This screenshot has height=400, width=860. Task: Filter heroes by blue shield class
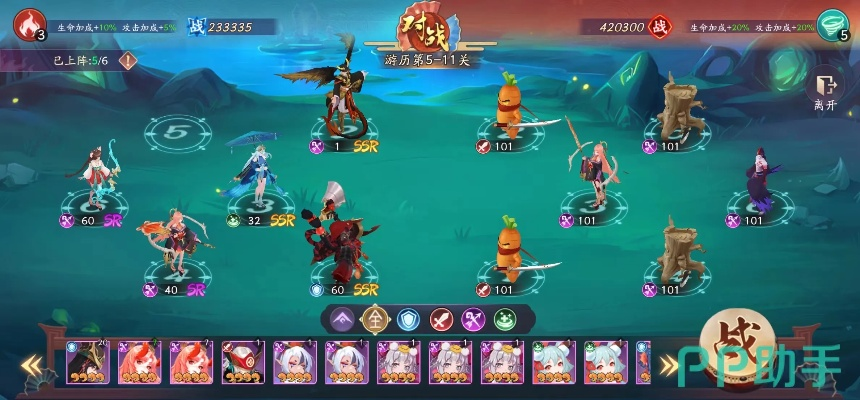[407, 319]
